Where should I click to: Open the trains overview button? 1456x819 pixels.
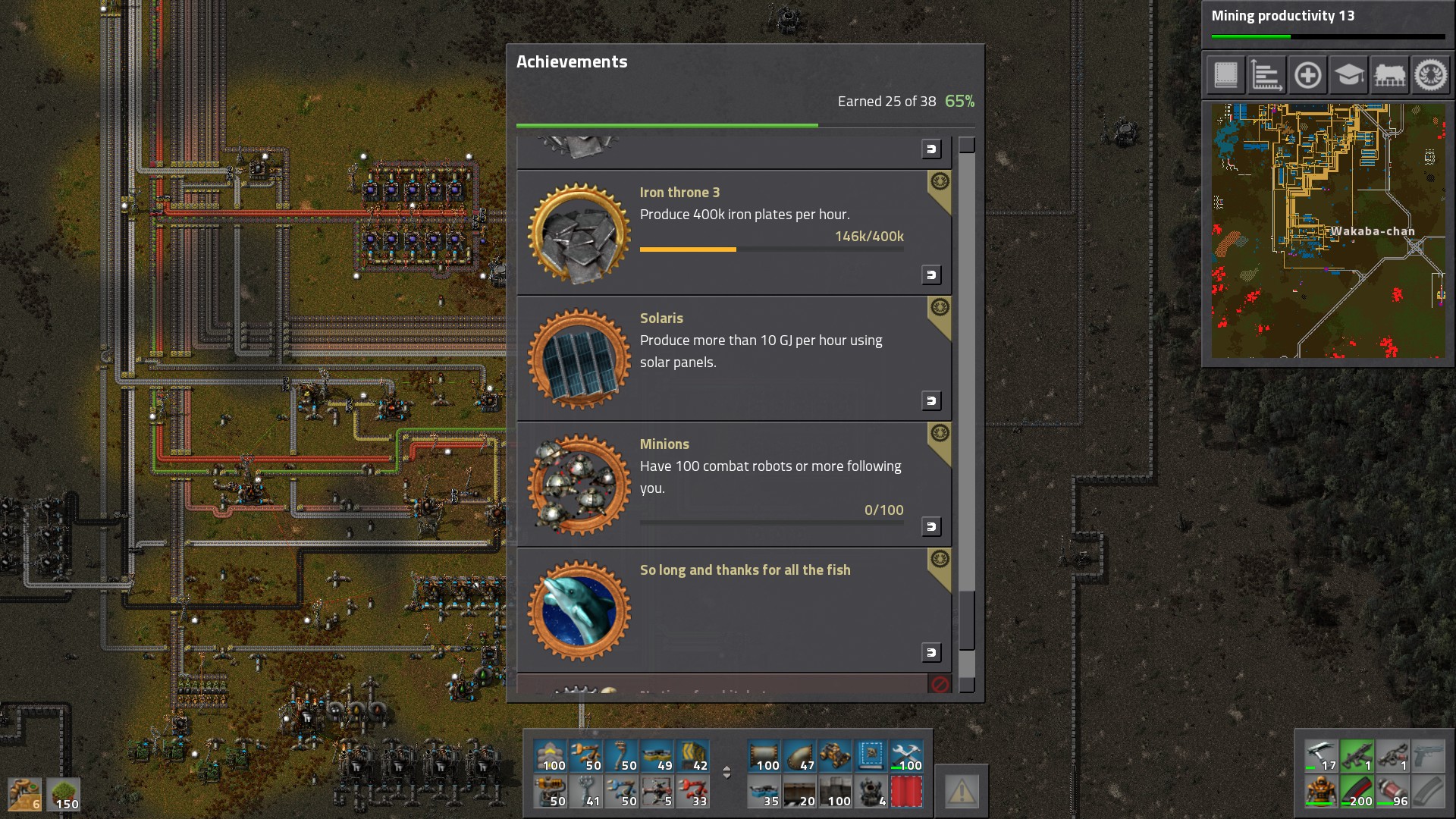point(1389,75)
